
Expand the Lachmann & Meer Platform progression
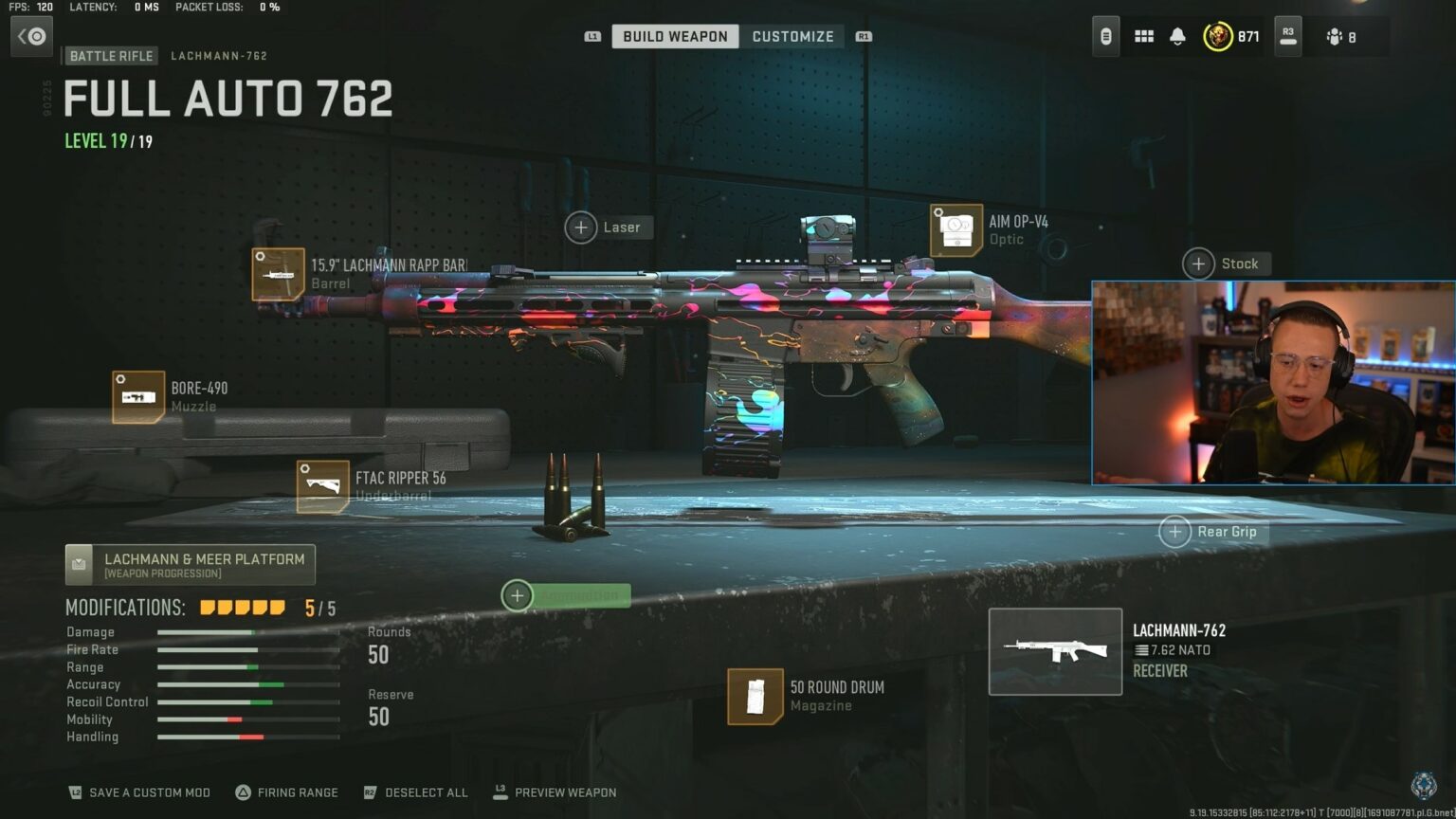point(190,564)
